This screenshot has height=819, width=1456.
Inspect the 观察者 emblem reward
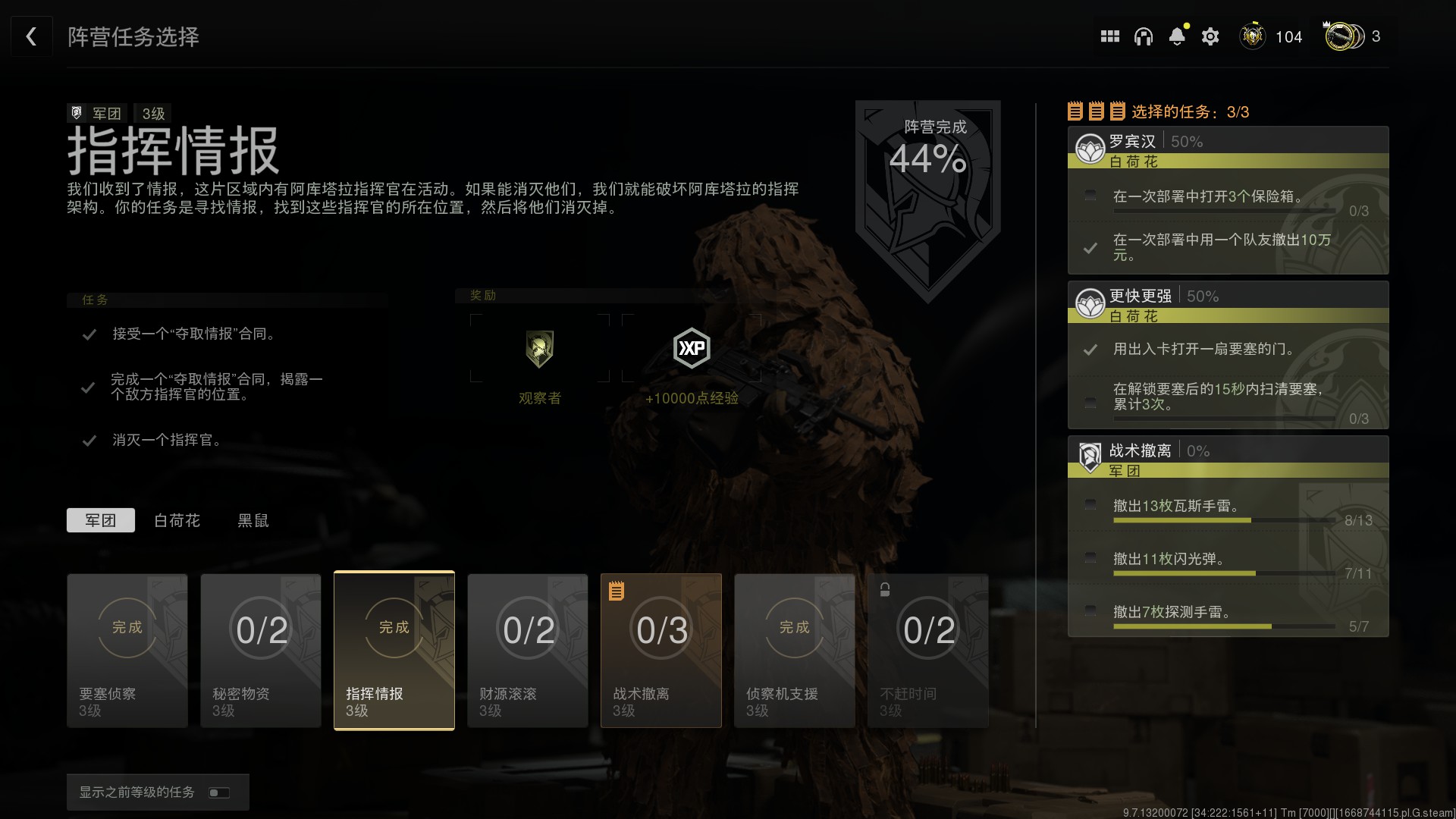click(x=539, y=349)
